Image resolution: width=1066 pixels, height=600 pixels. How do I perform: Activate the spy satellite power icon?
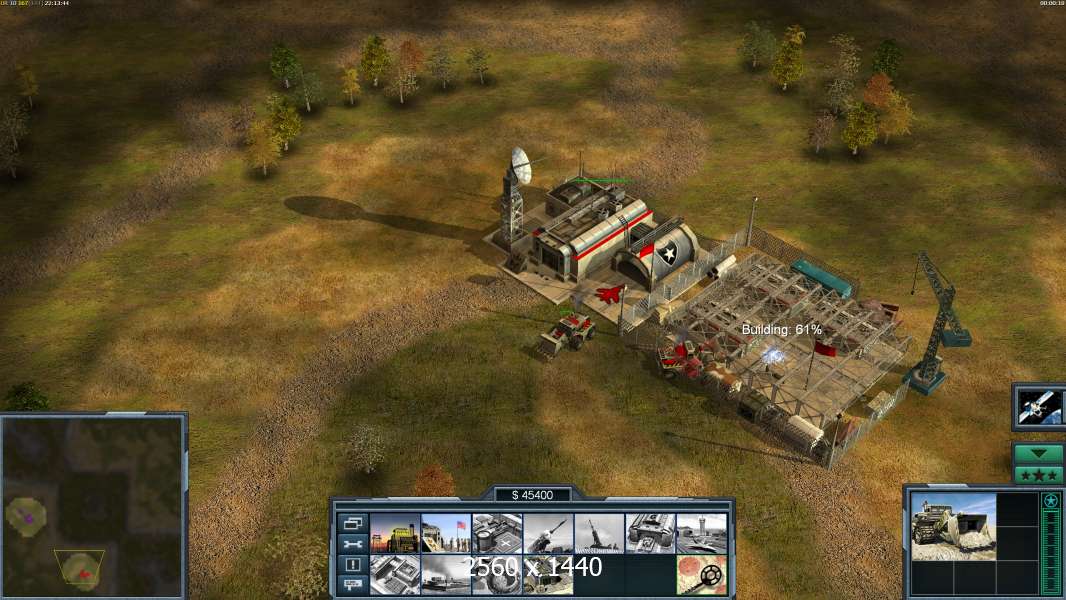coord(1037,406)
